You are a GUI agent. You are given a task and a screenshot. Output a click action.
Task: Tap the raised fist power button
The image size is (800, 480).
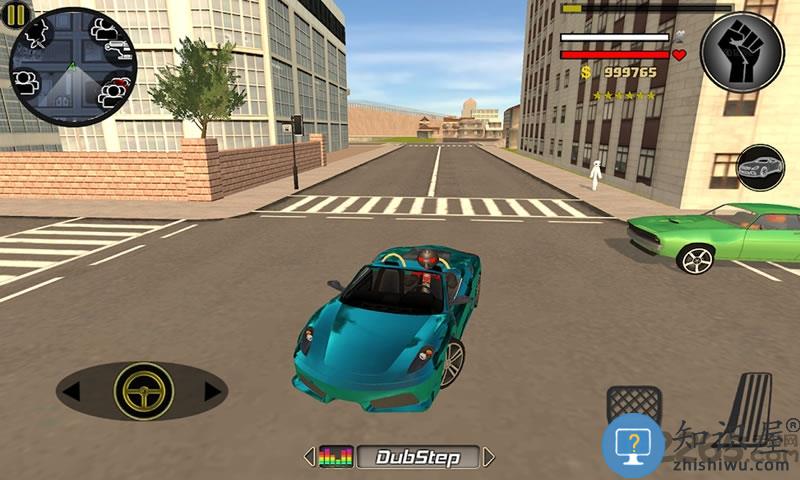pyautogui.click(x=741, y=51)
